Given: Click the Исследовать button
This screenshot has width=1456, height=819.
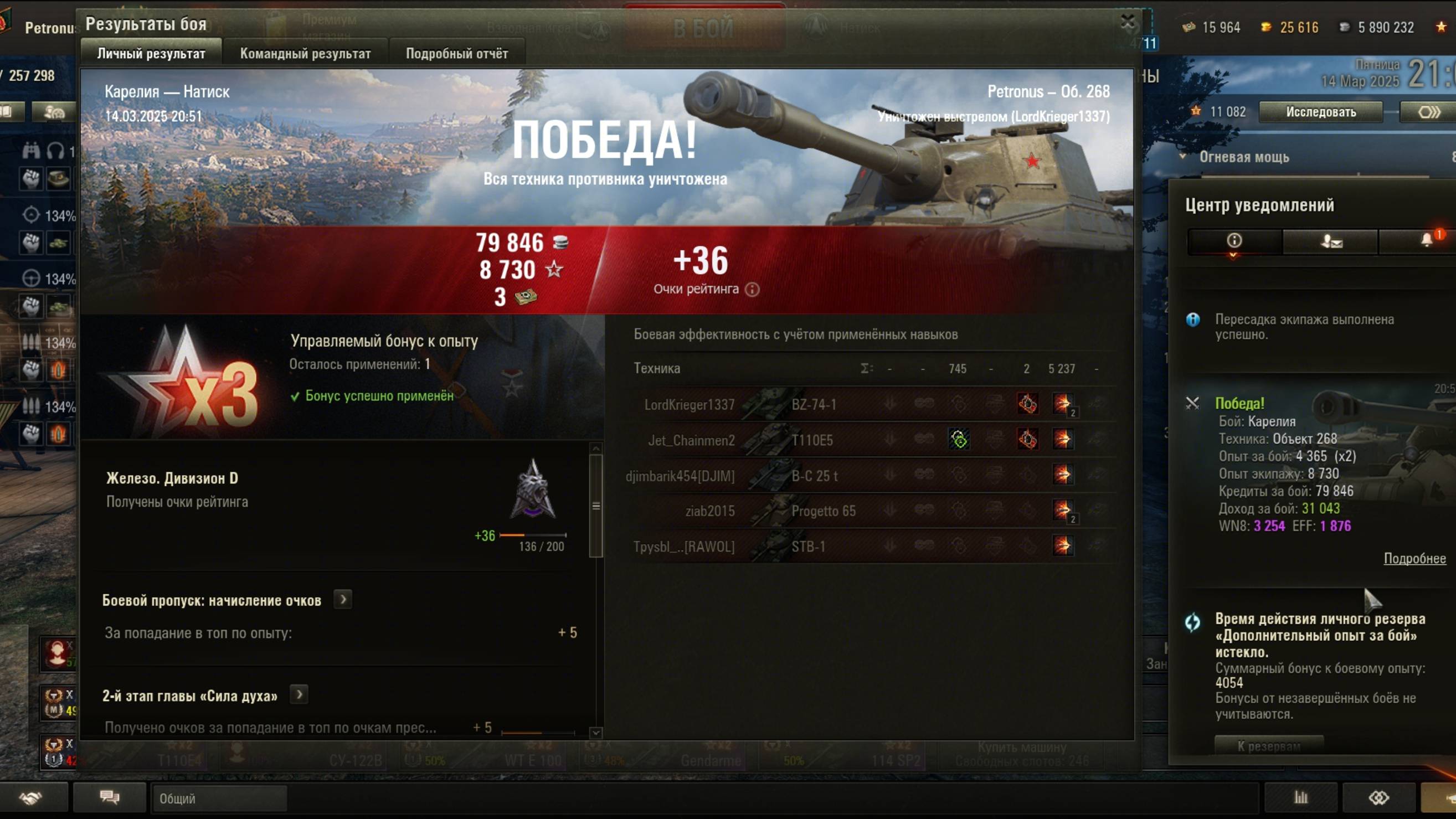Looking at the screenshot, I should pos(1320,112).
